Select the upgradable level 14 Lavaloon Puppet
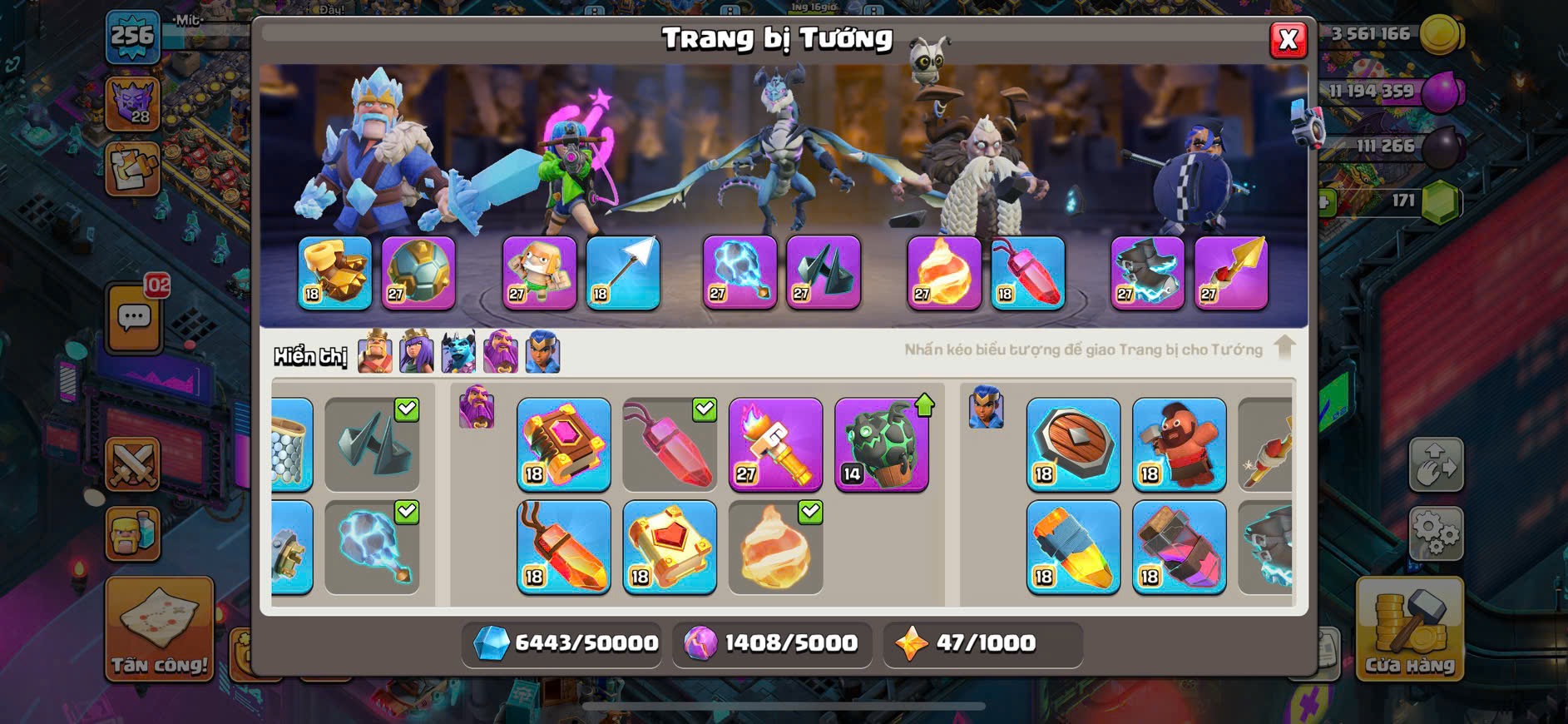The width and height of the screenshot is (1568, 724). [x=882, y=444]
